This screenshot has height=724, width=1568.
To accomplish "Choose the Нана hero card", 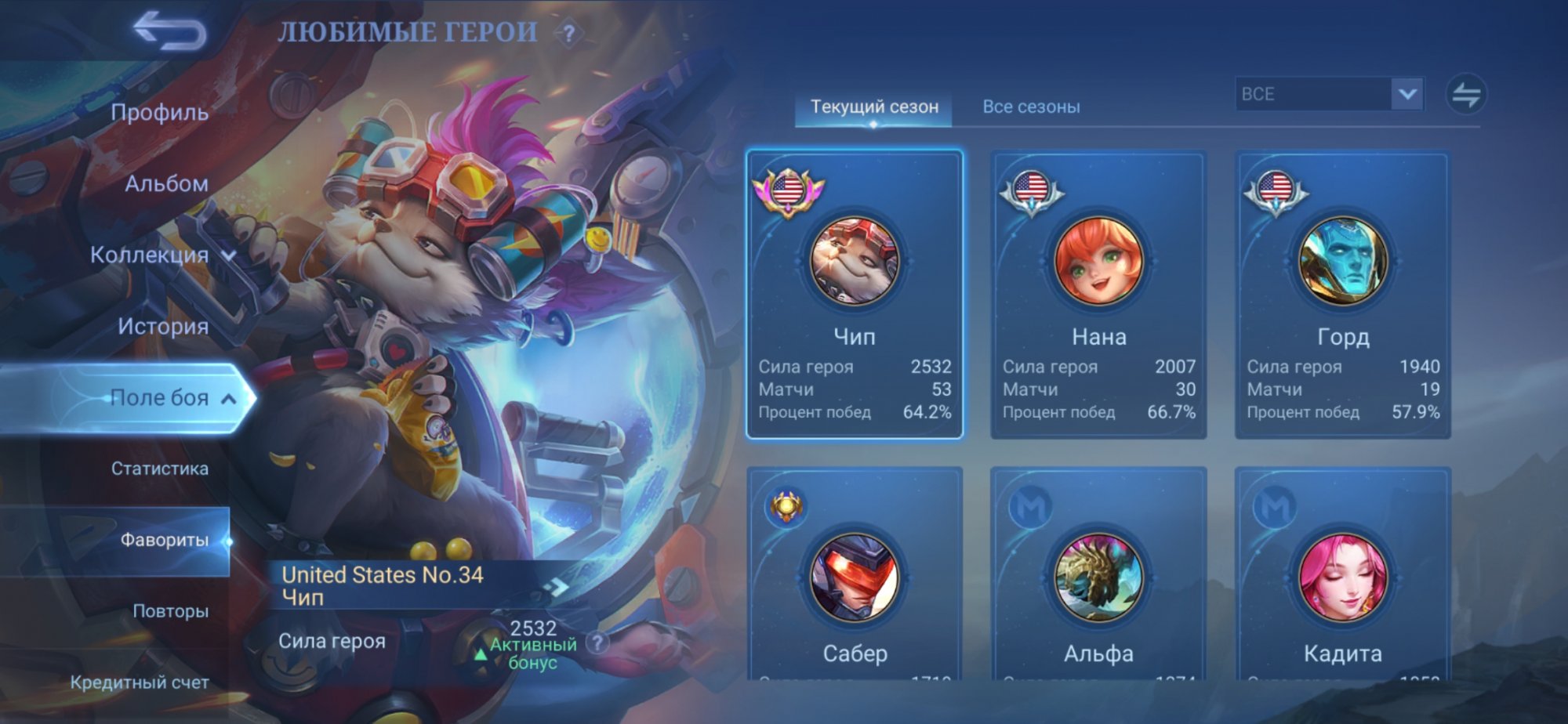I will (x=1098, y=294).
